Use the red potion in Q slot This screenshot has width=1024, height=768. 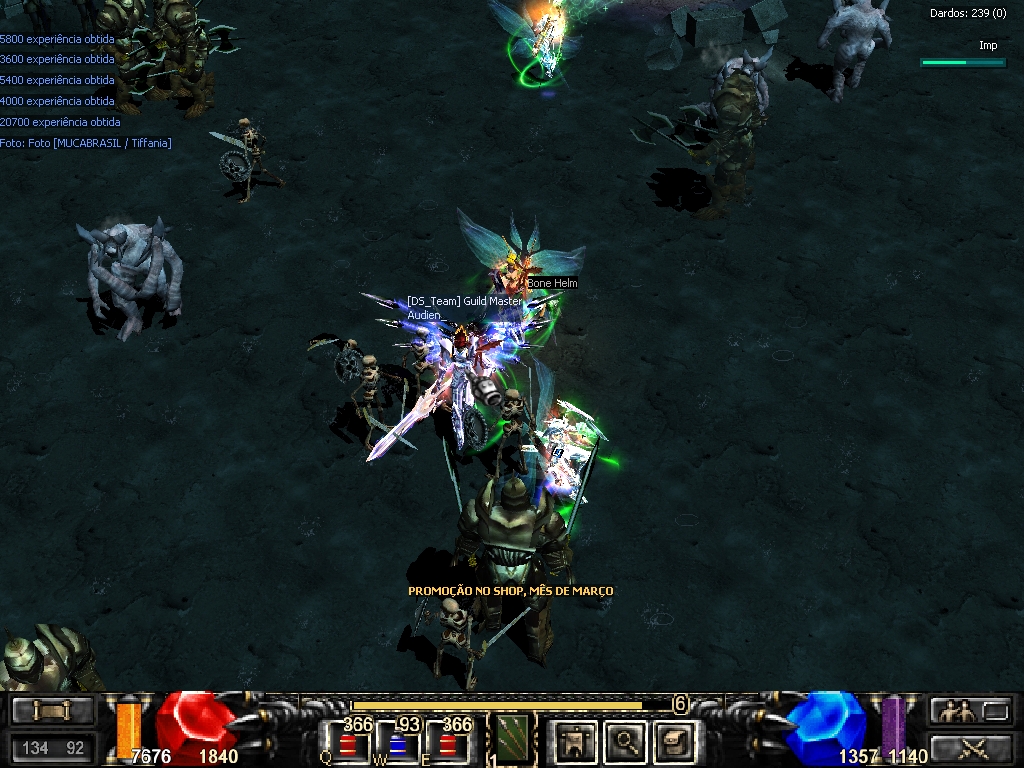click(x=349, y=745)
